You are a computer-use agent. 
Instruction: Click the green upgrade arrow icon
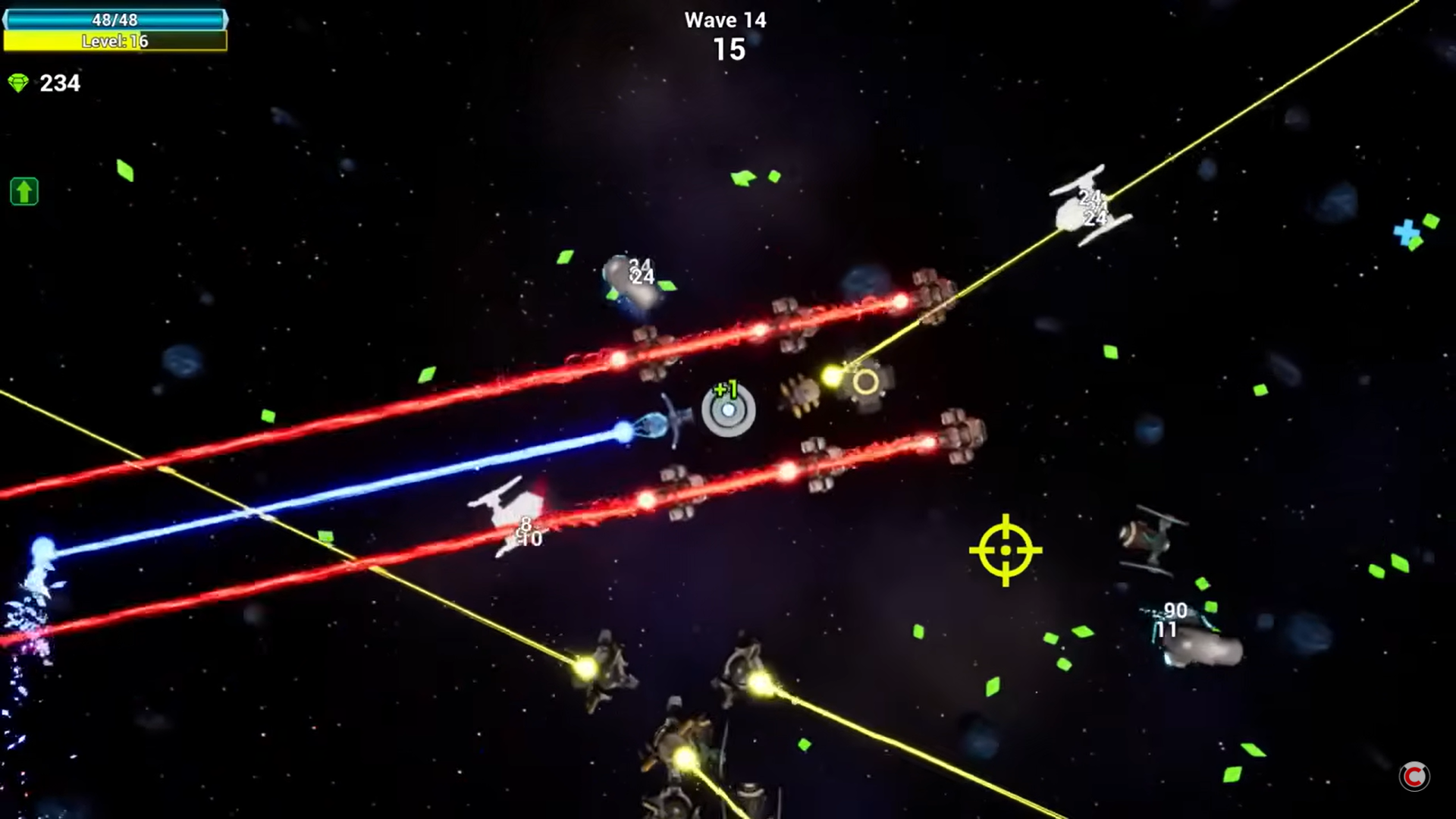click(x=24, y=191)
